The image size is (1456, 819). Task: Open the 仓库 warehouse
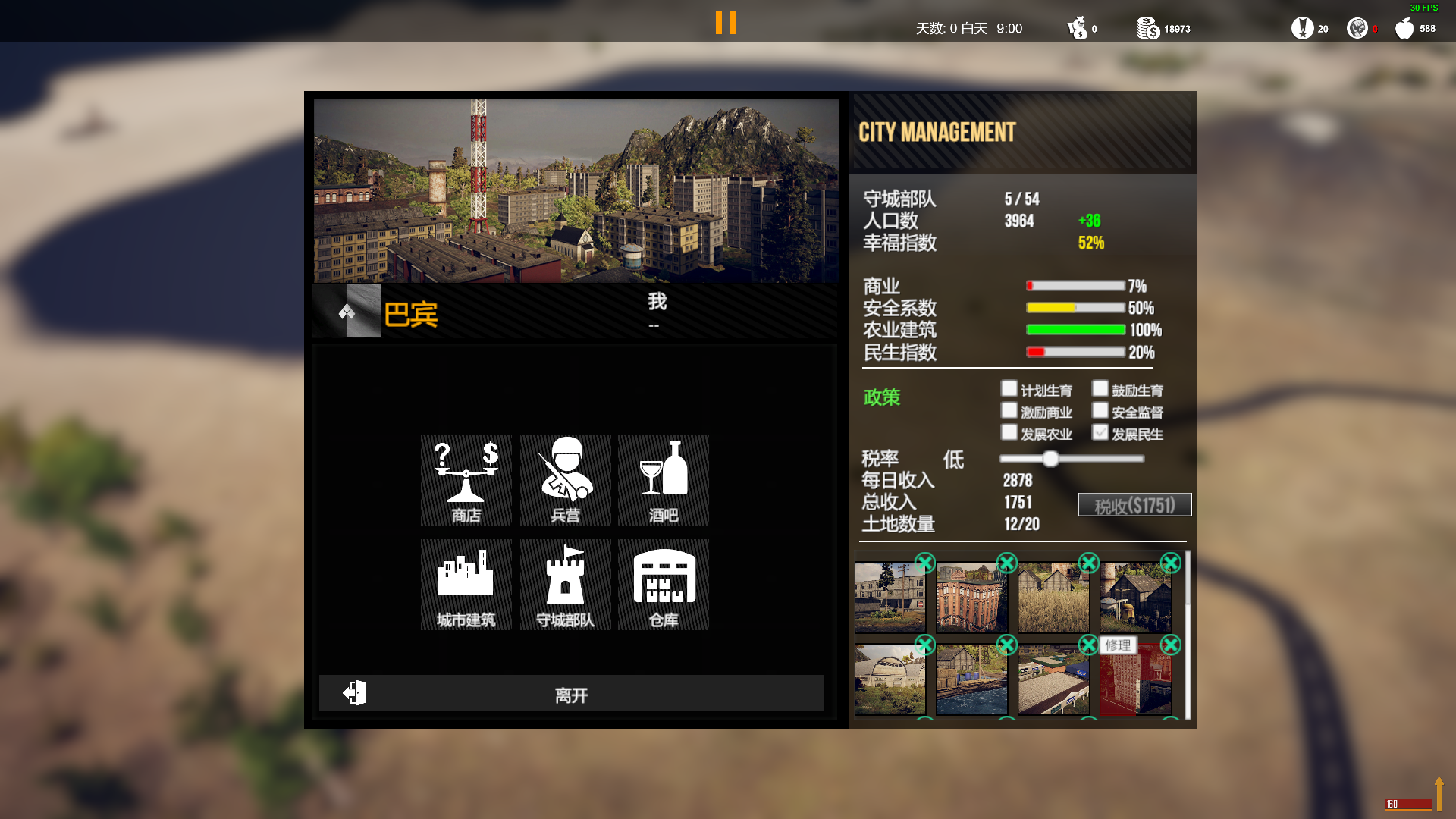(x=664, y=585)
